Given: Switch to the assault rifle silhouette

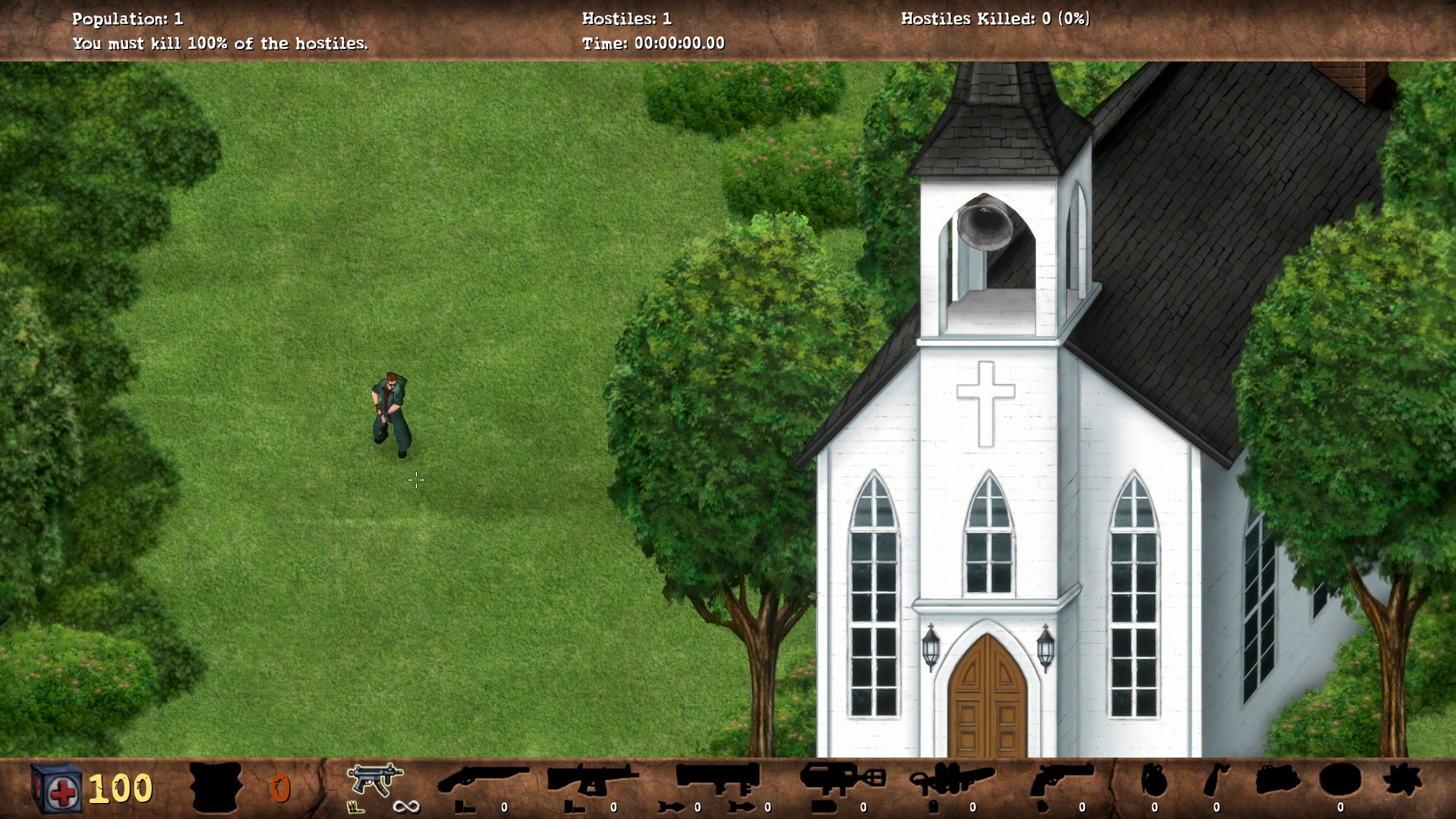Looking at the screenshot, I should point(592,779).
